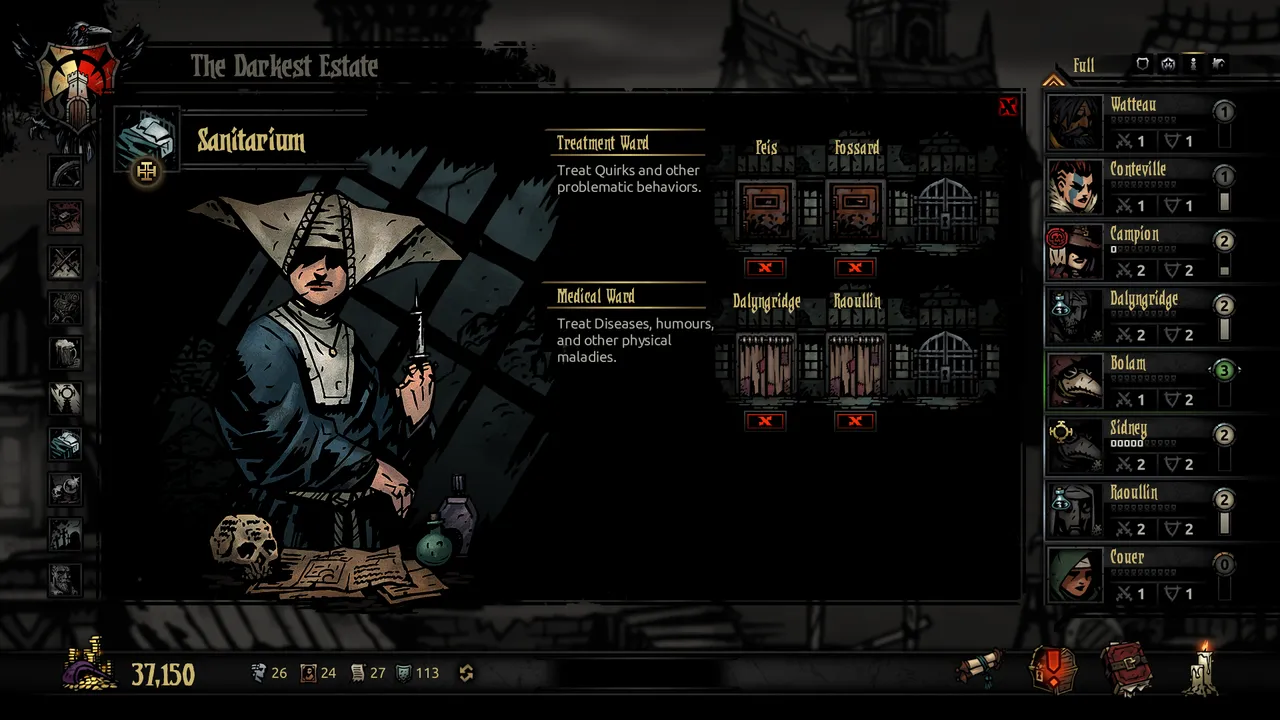Viewport: 1280px width, 720px height.
Task: Remove Dalyngridge from the Medical Ward
Action: [x=765, y=421]
